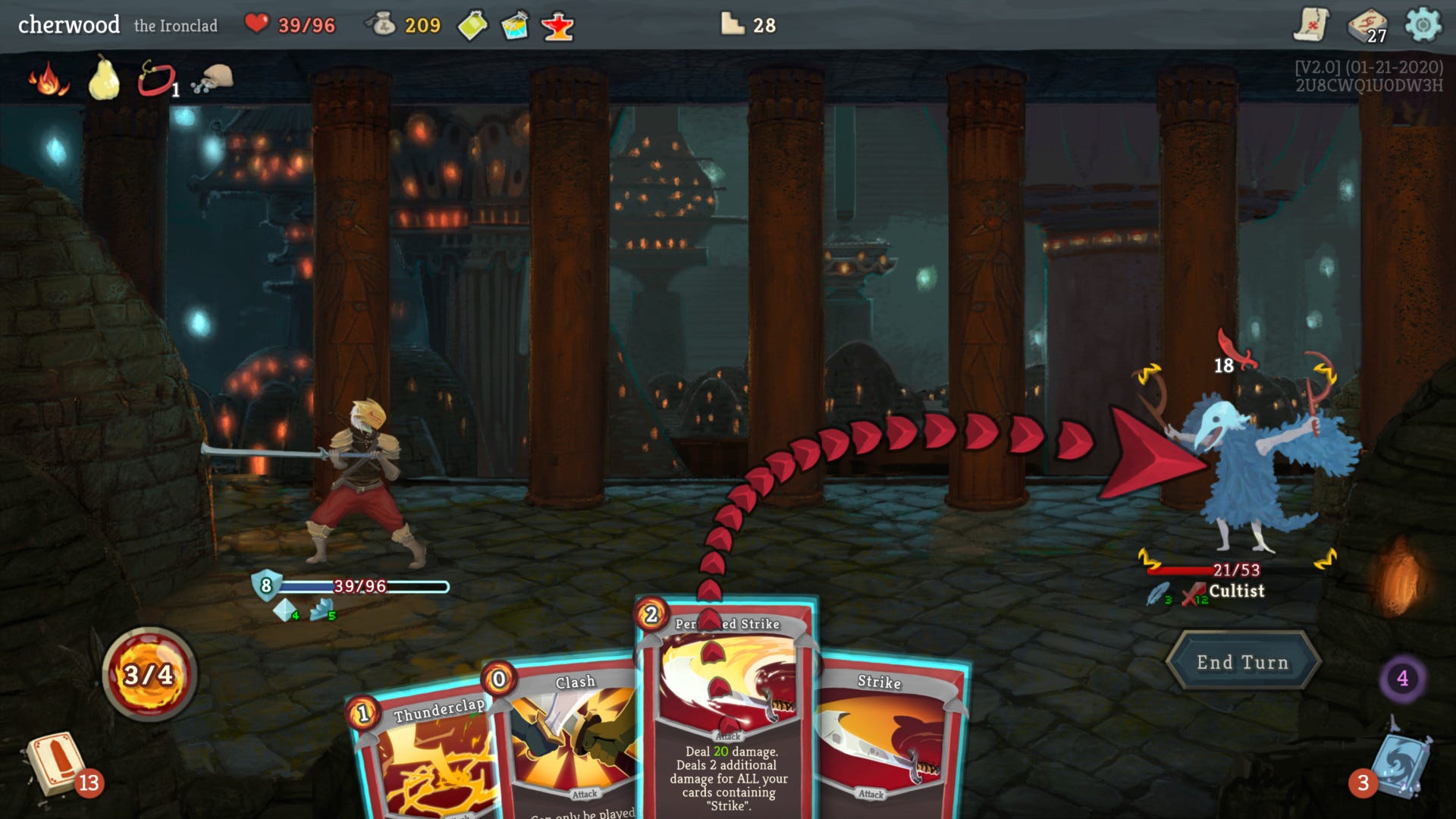Screen dimensions: 1456x819
Task: View the full deck of 27 cards
Action: (x=1367, y=27)
